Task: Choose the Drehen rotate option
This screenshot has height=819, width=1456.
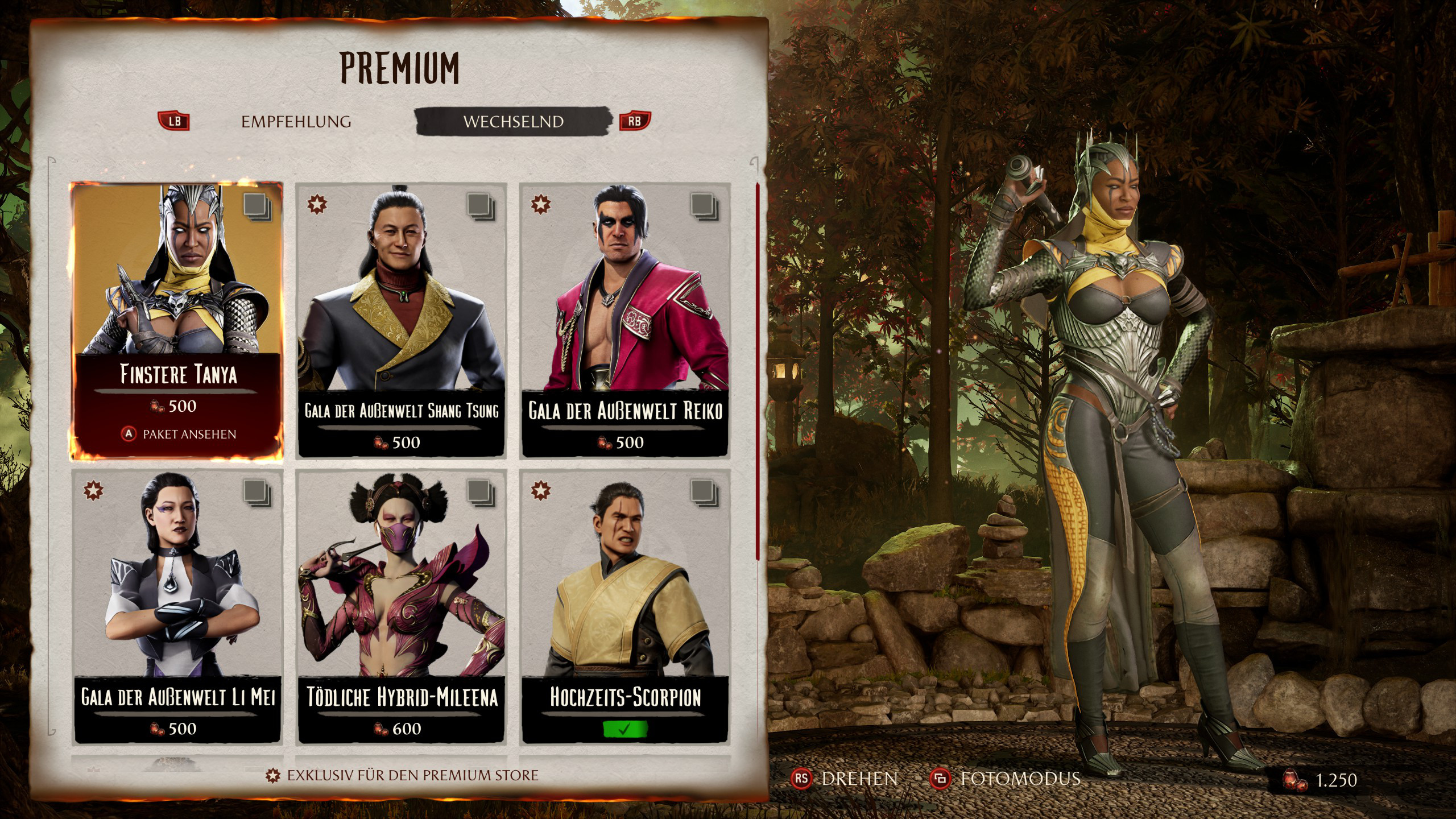Action: 846,779
